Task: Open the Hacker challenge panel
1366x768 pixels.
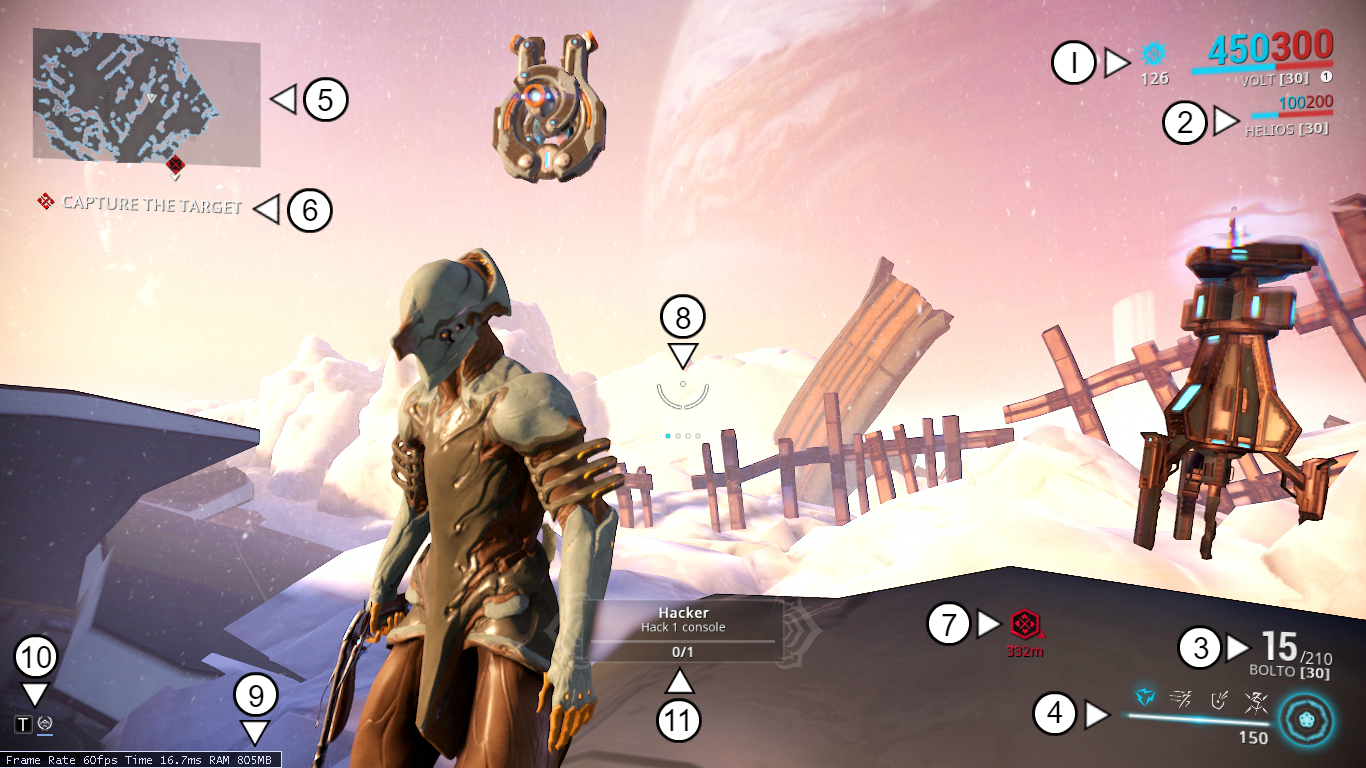Action: (683, 629)
